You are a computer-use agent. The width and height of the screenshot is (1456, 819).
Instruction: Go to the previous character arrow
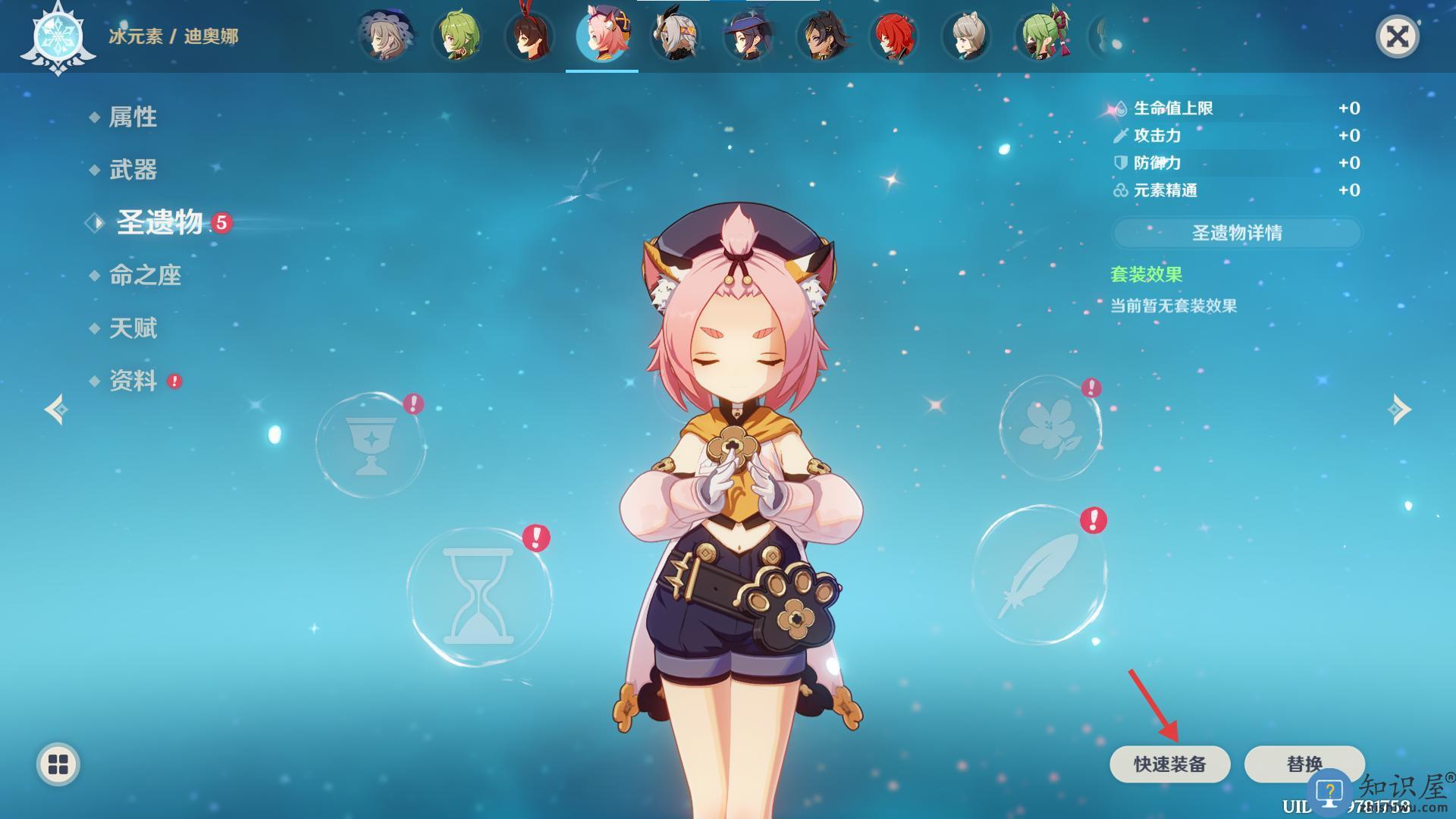(x=56, y=409)
